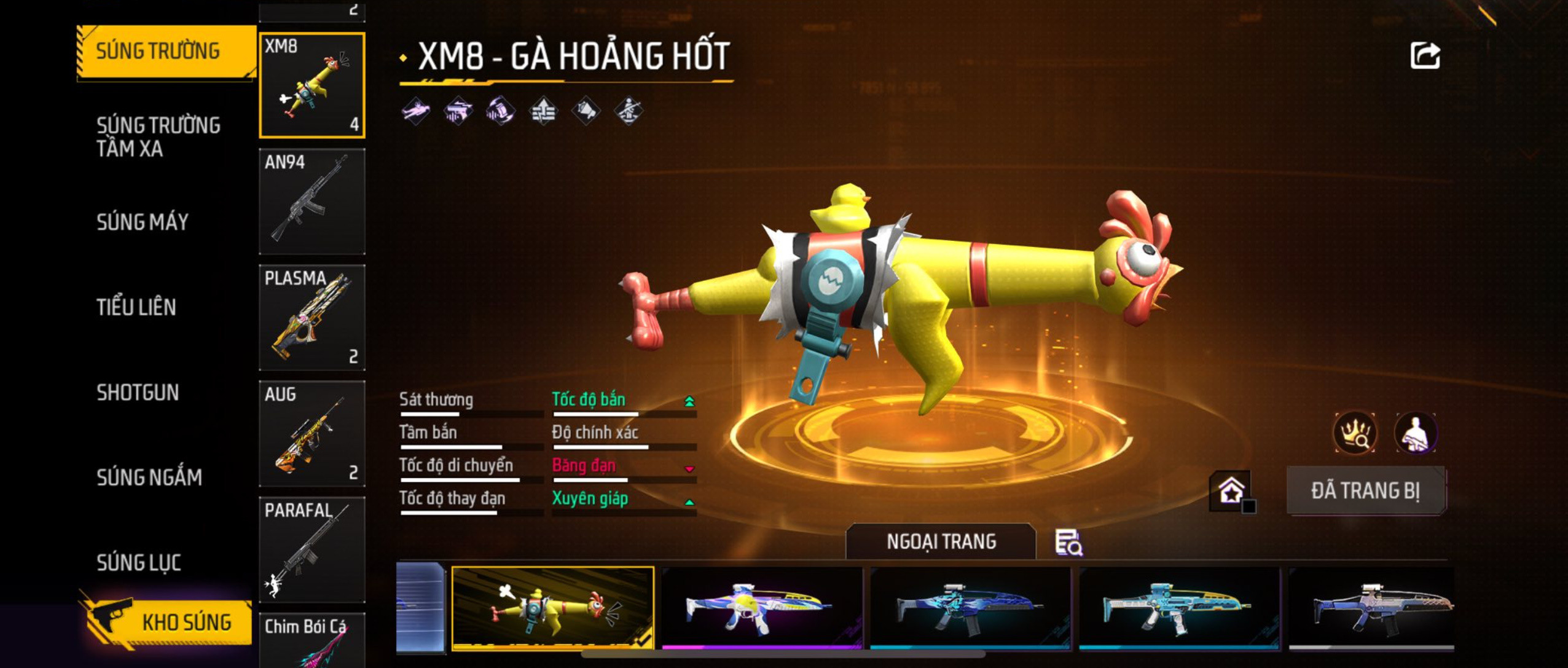Select the Súng Trường category

click(x=158, y=51)
